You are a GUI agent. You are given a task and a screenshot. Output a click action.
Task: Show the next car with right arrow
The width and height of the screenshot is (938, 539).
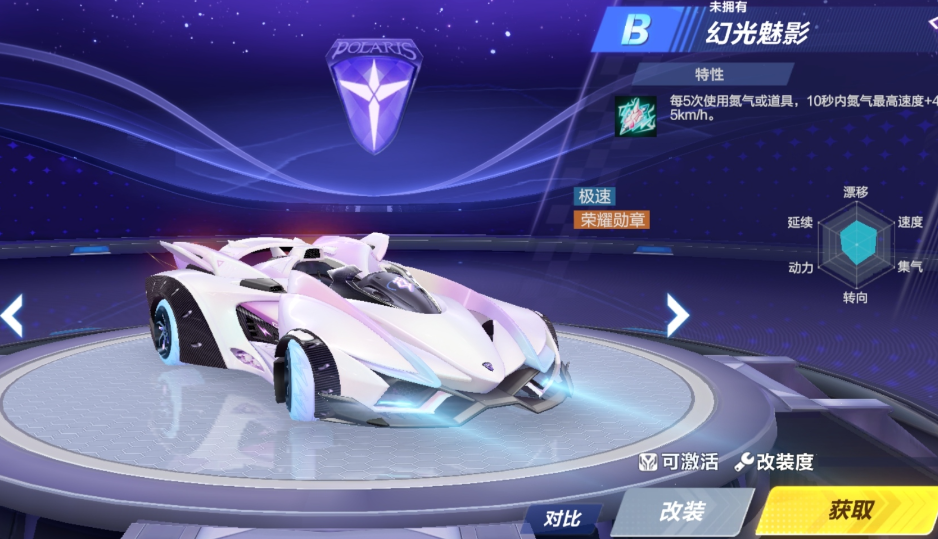tap(677, 315)
